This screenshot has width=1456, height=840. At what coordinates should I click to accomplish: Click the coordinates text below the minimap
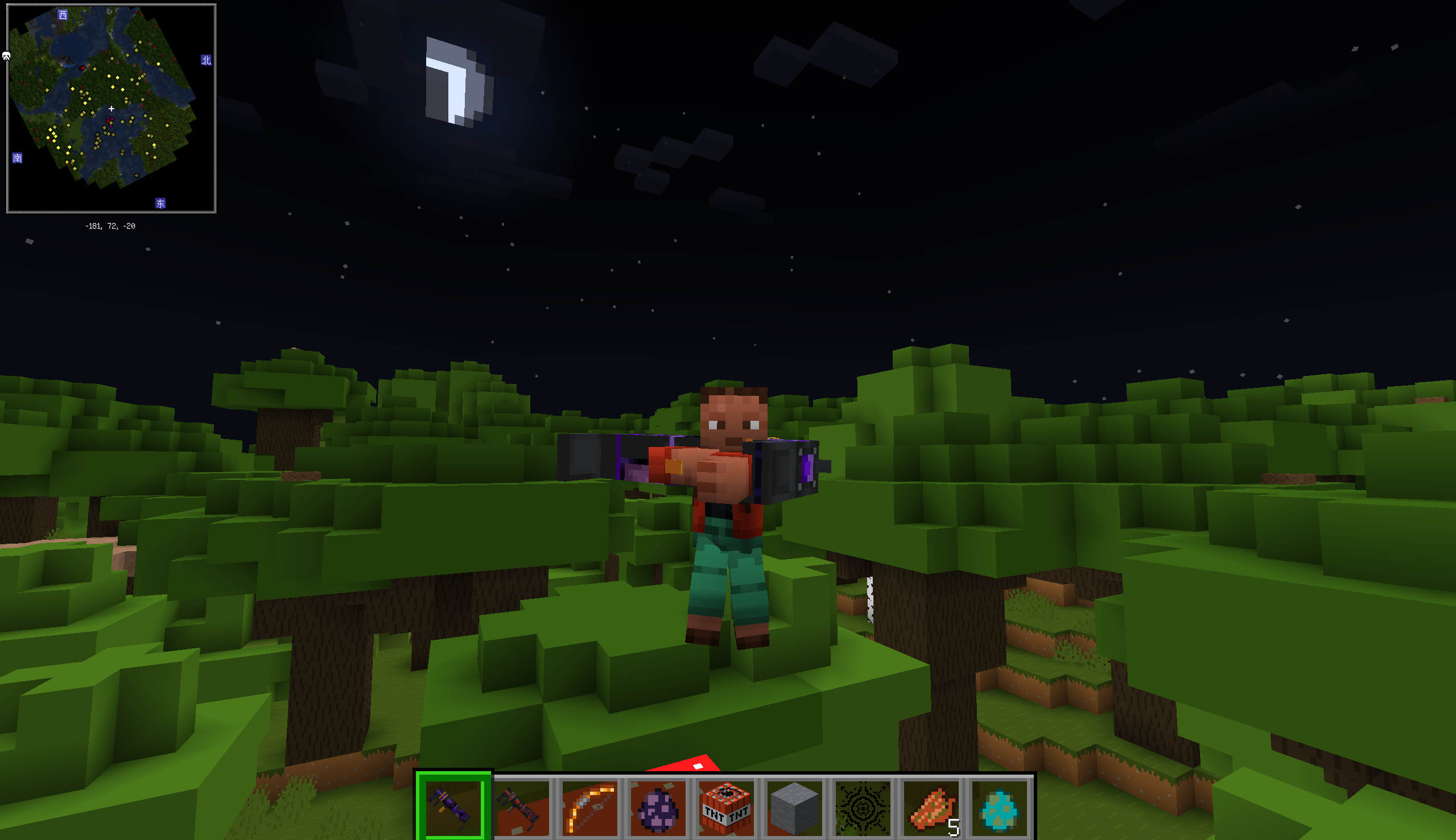tap(110, 226)
